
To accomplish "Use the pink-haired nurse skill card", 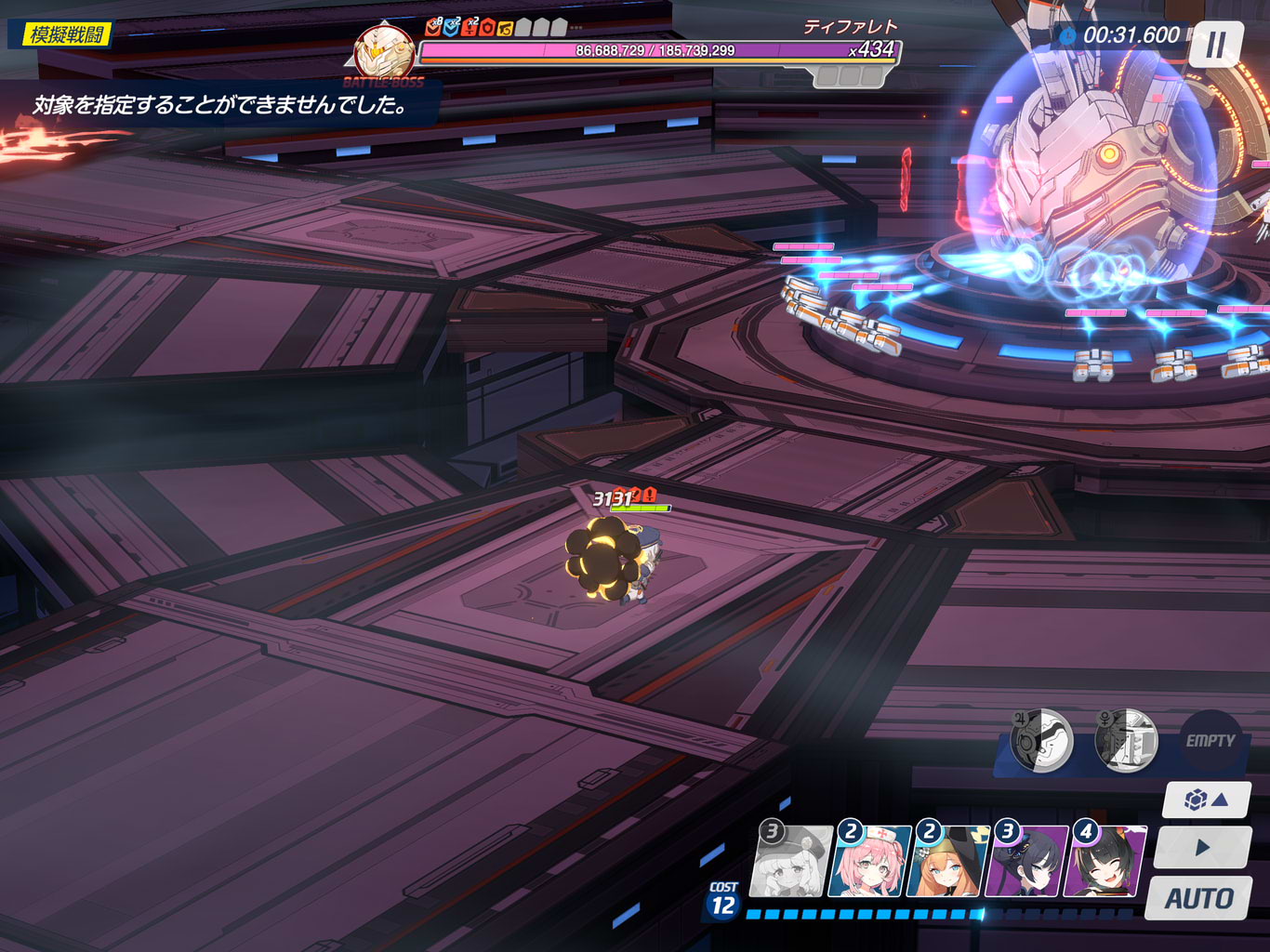I will 869,862.
